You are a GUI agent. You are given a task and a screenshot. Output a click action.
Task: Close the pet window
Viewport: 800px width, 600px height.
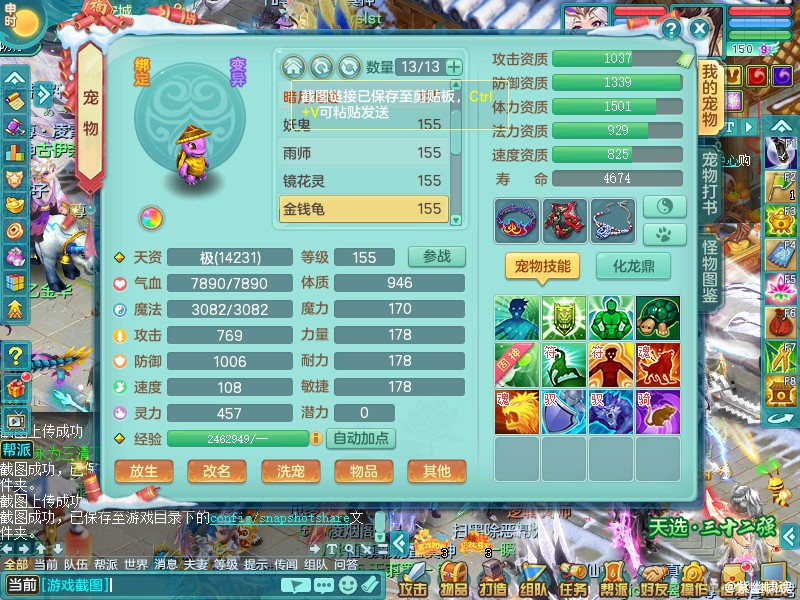click(700, 29)
